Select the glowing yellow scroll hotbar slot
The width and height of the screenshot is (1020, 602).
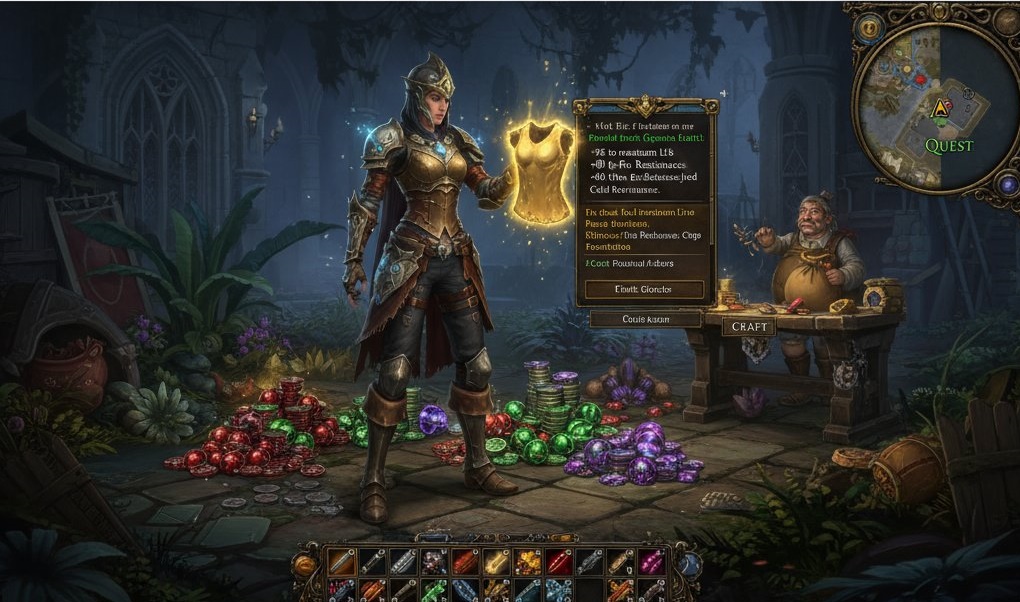click(x=496, y=562)
